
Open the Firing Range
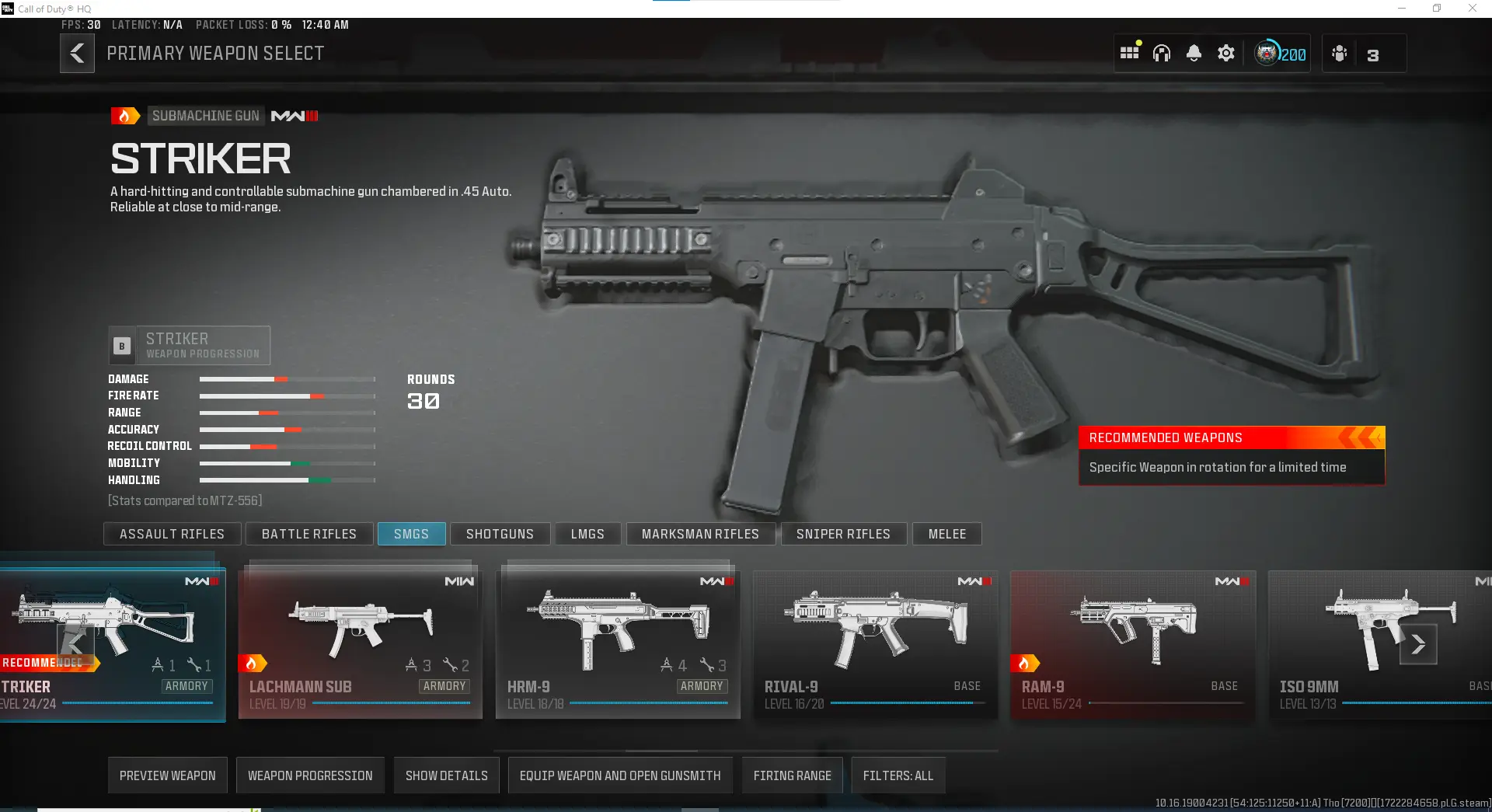pos(792,775)
